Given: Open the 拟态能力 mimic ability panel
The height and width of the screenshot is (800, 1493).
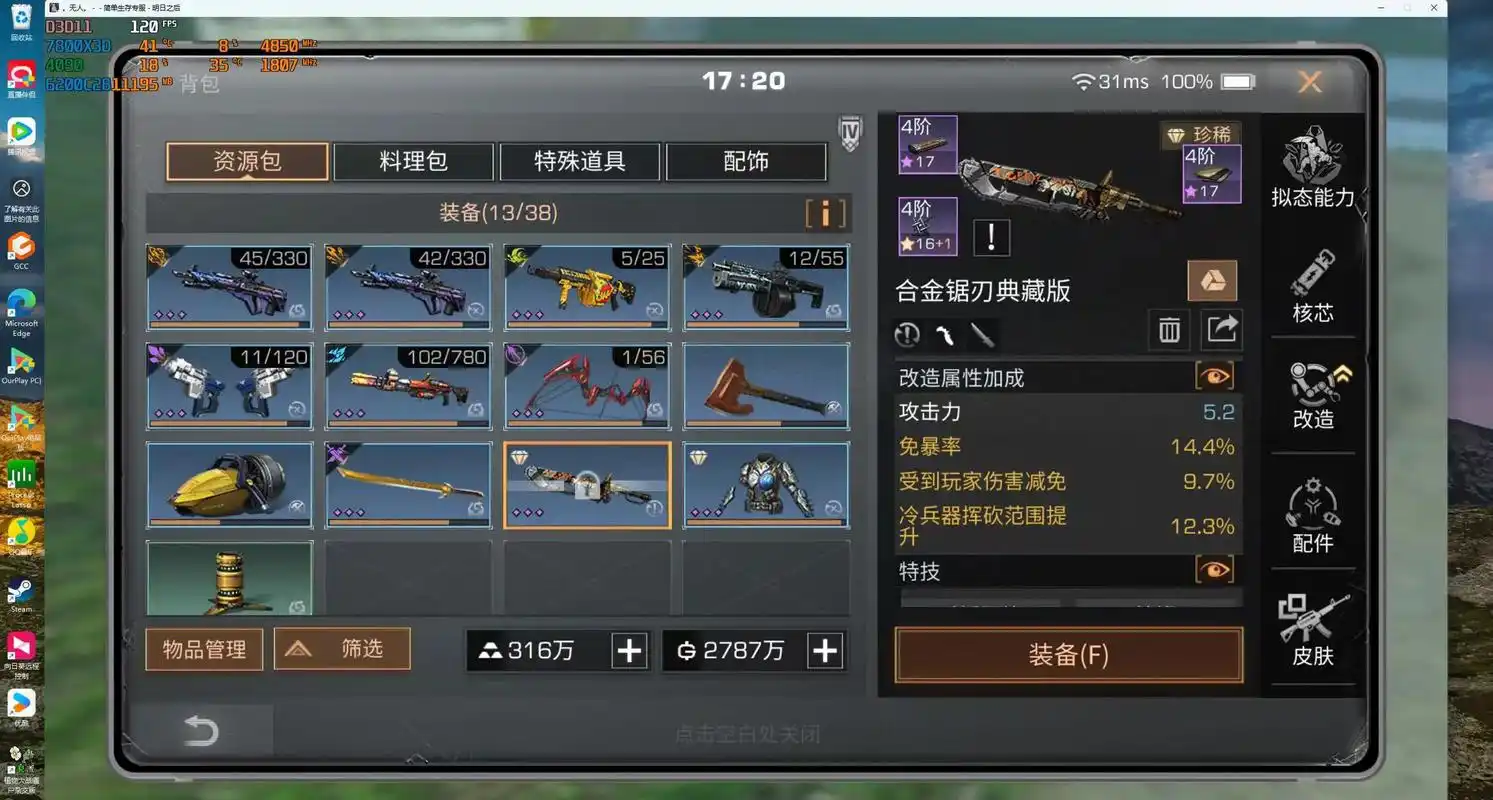Looking at the screenshot, I should [x=1313, y=165].
